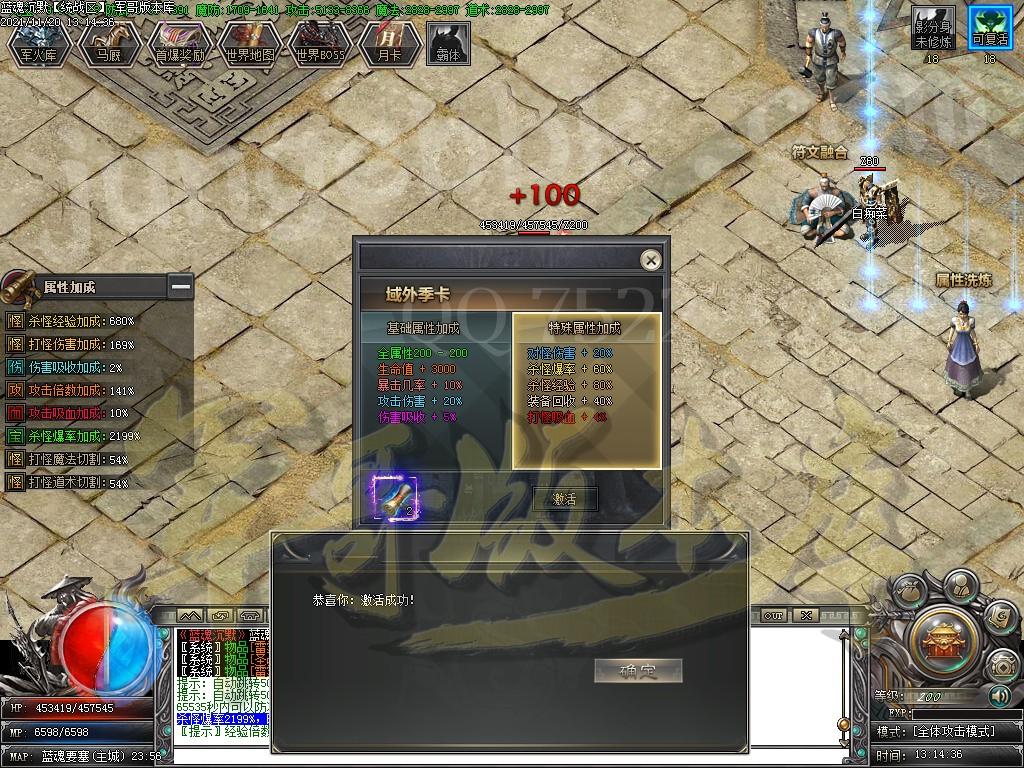Open the bag via the pouch icon
Screen dimensions: 1024x768
tap(908, 594)
